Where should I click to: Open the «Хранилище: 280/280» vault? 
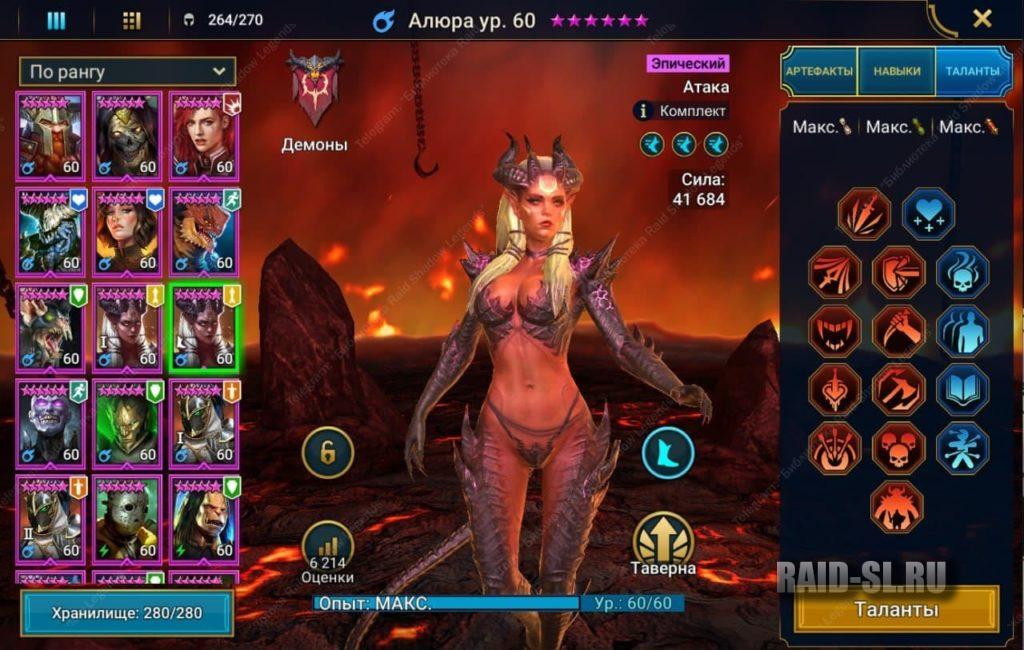click(127, 612)
